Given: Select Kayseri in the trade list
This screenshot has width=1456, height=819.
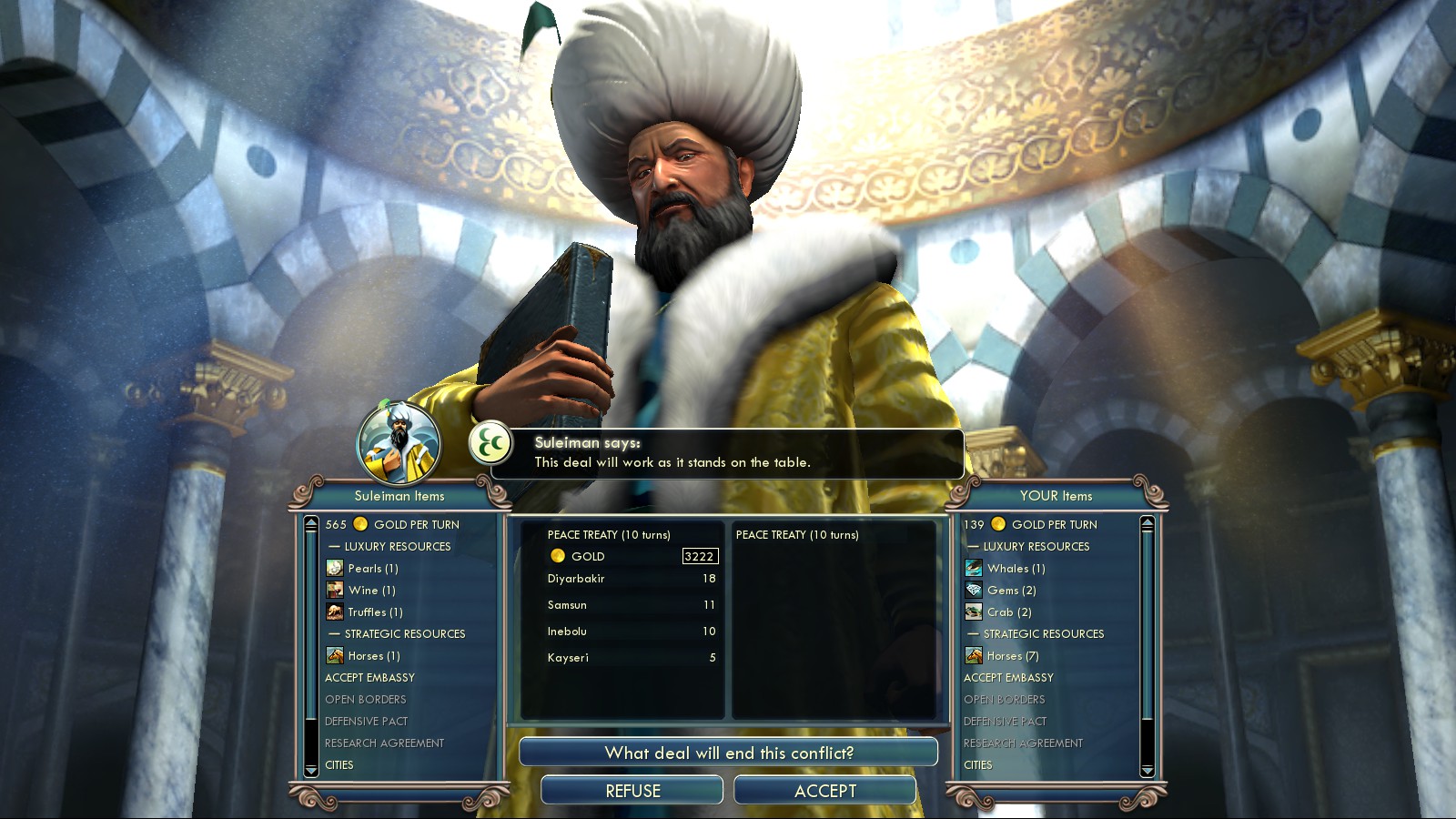Looking at the screenshot, I should click(x=568, y=658).
